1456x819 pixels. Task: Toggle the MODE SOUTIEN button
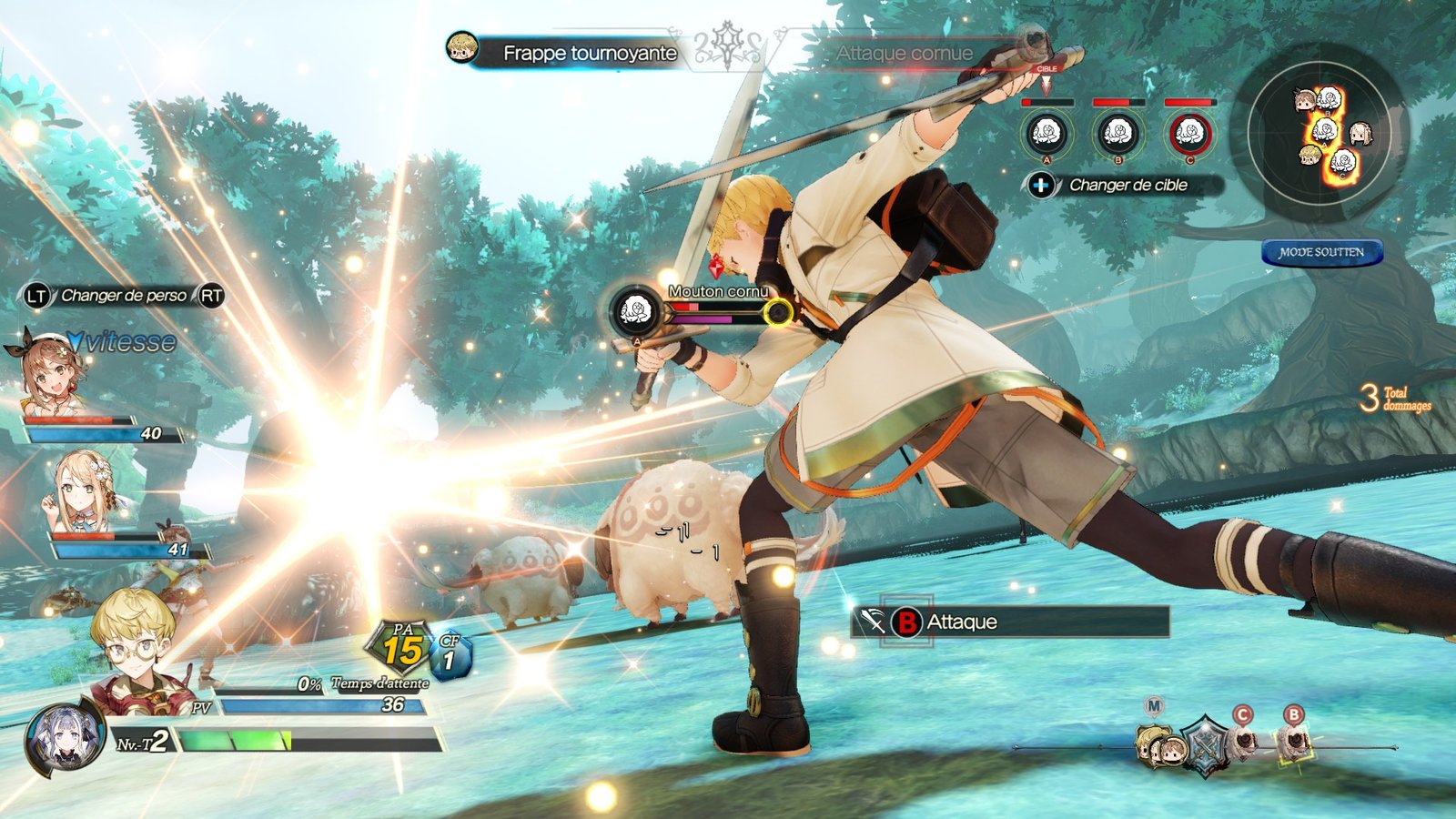1321,252
